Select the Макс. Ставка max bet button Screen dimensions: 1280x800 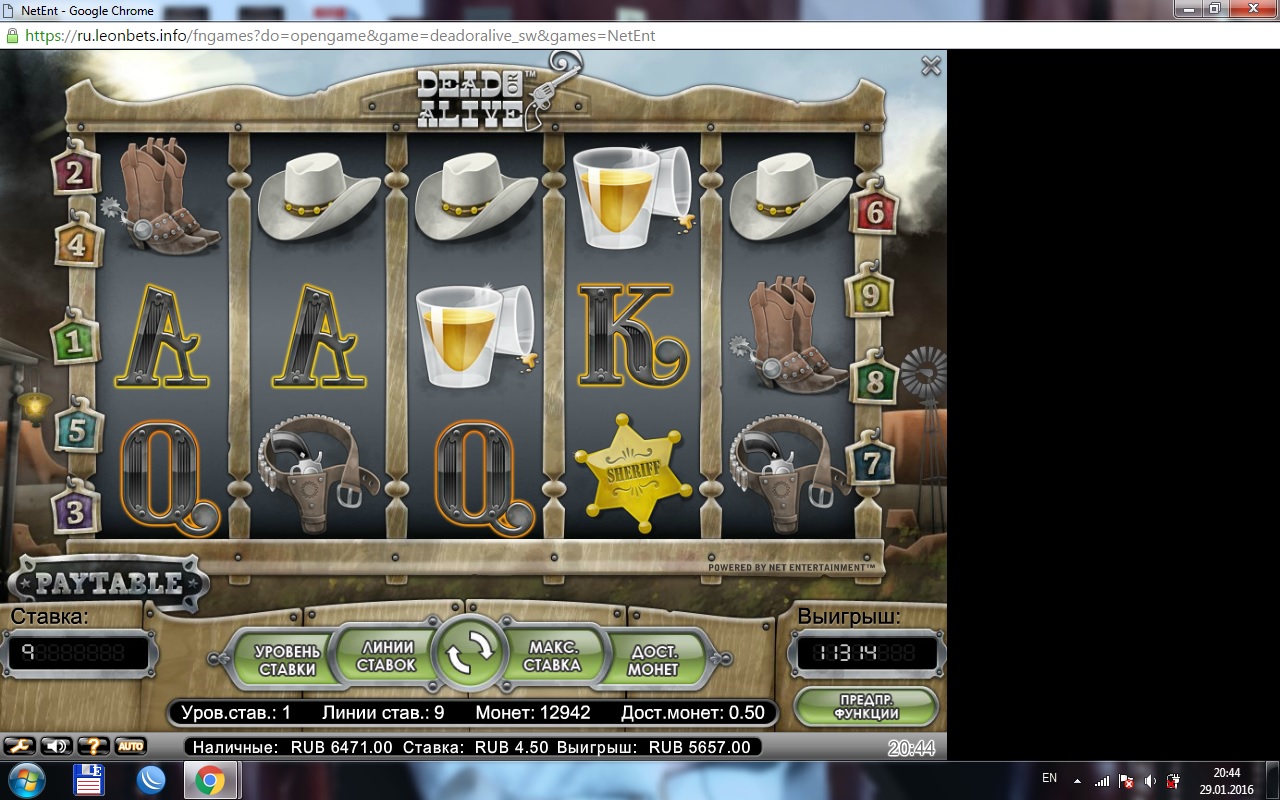click(552, 656)
